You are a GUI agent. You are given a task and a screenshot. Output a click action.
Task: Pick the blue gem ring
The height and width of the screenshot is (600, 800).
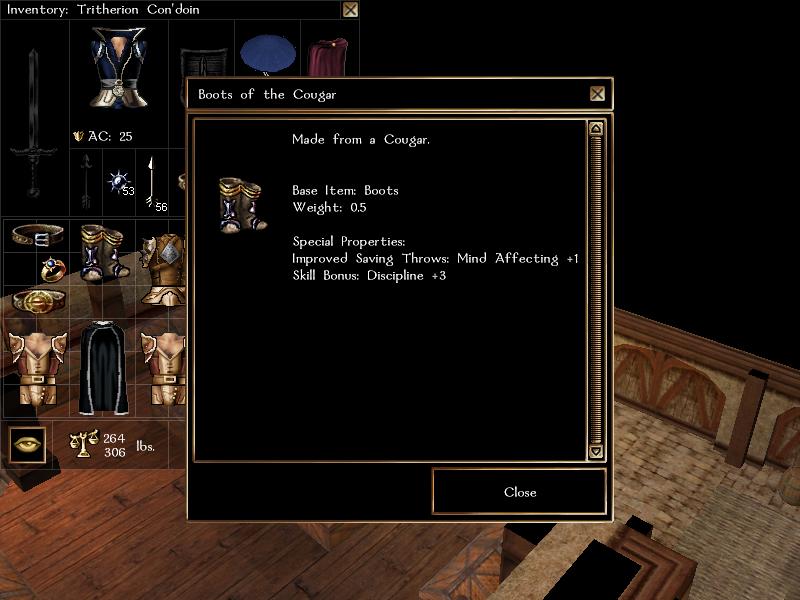point(52,268)
